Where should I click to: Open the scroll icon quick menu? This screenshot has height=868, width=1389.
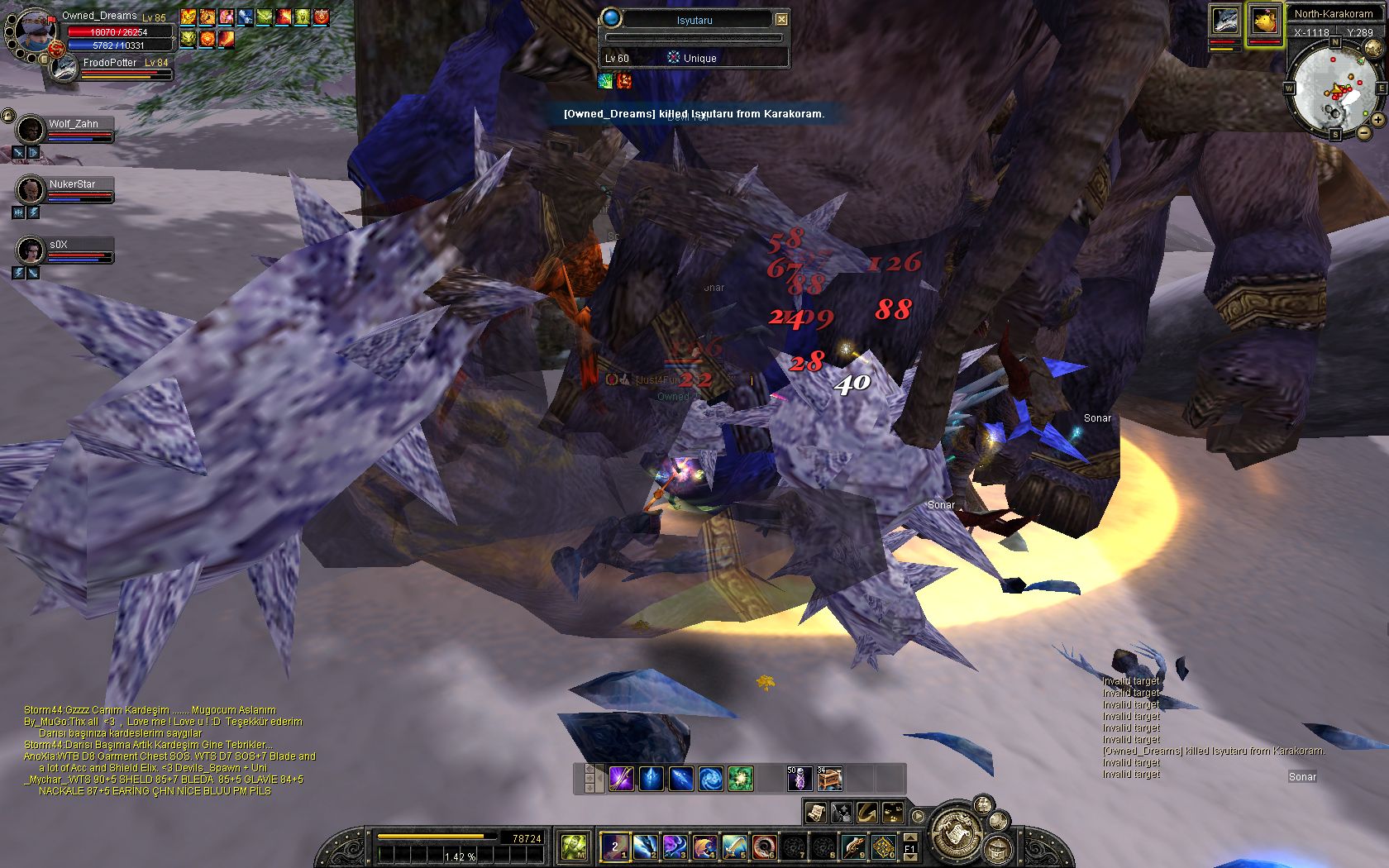[816, 813]
